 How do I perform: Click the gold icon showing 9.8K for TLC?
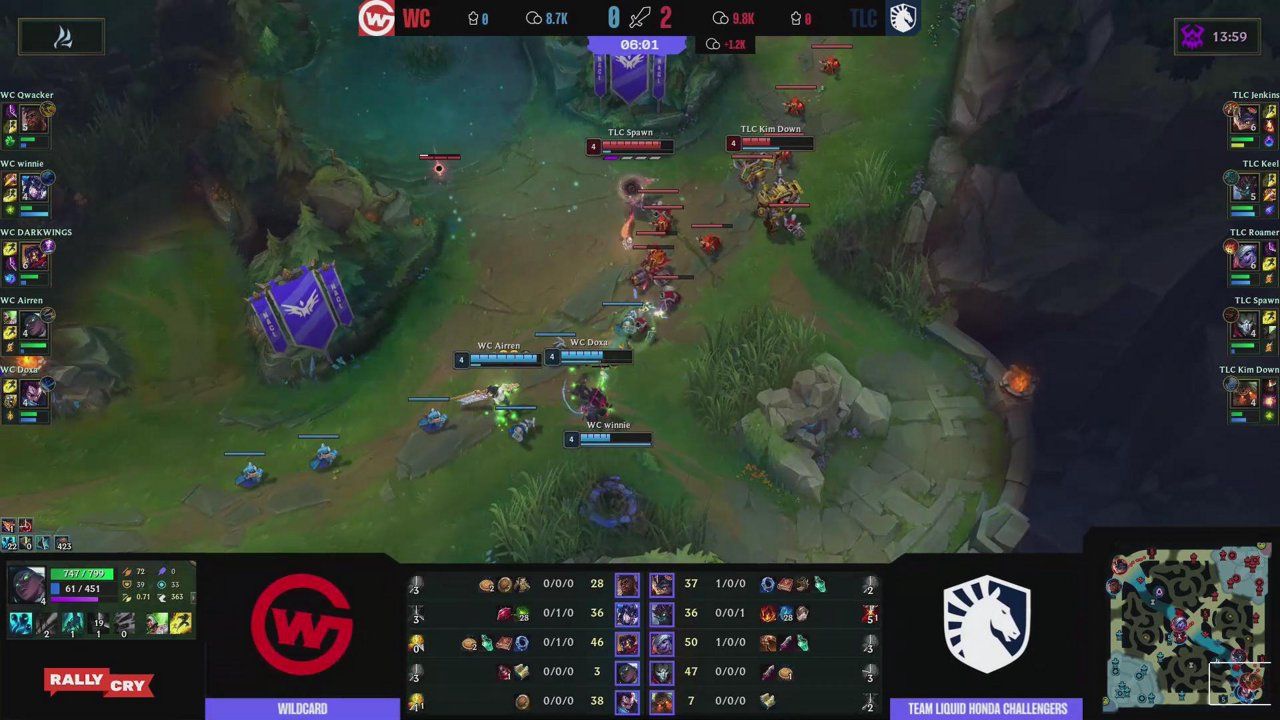[722, 18]
